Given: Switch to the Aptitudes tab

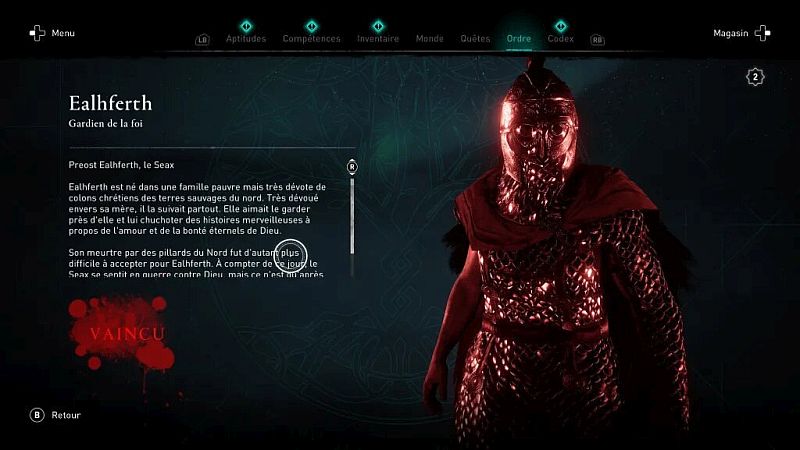Looking at the screenshot, I should [245, 39].
